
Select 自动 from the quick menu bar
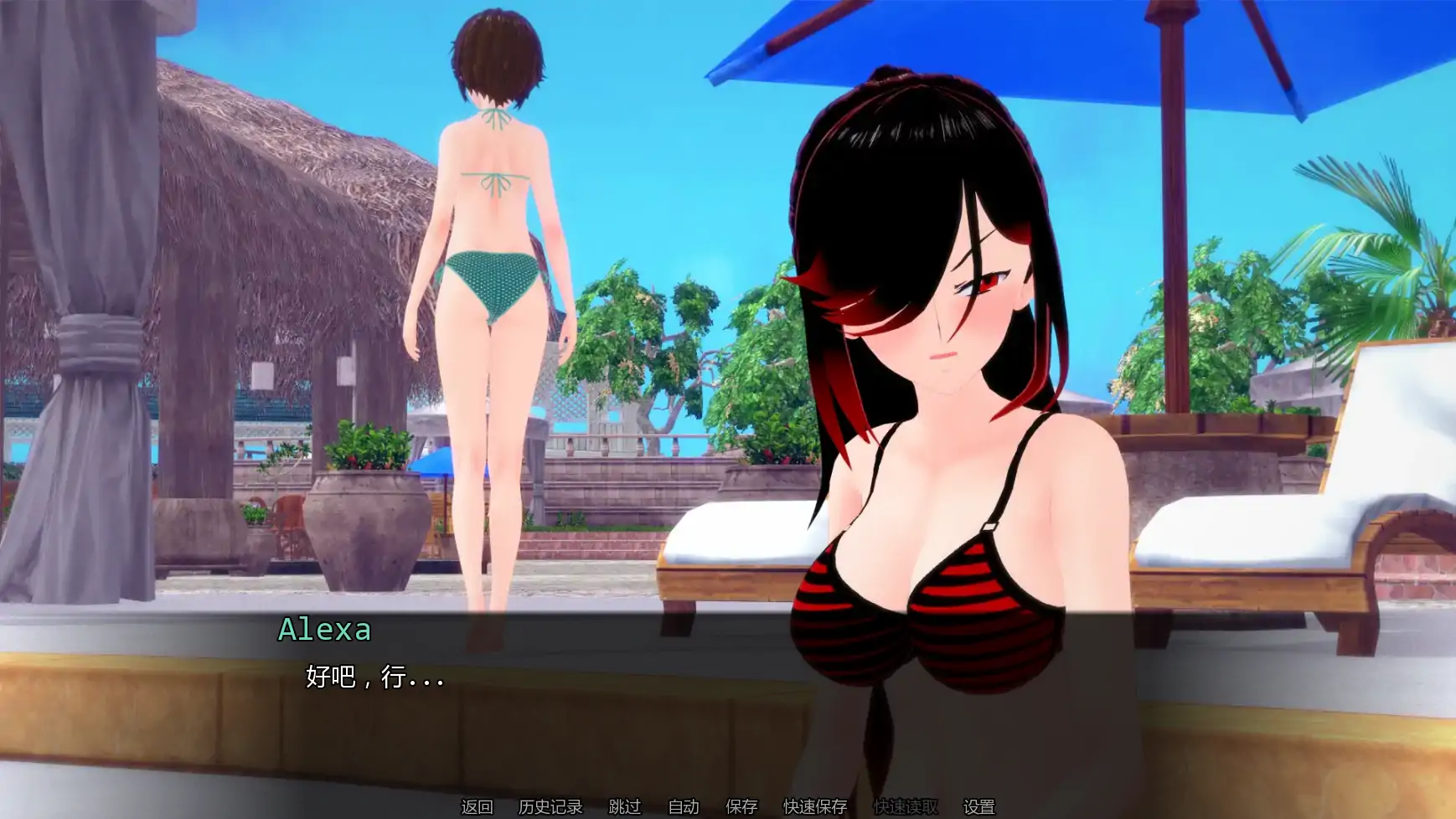coord(683,806)
